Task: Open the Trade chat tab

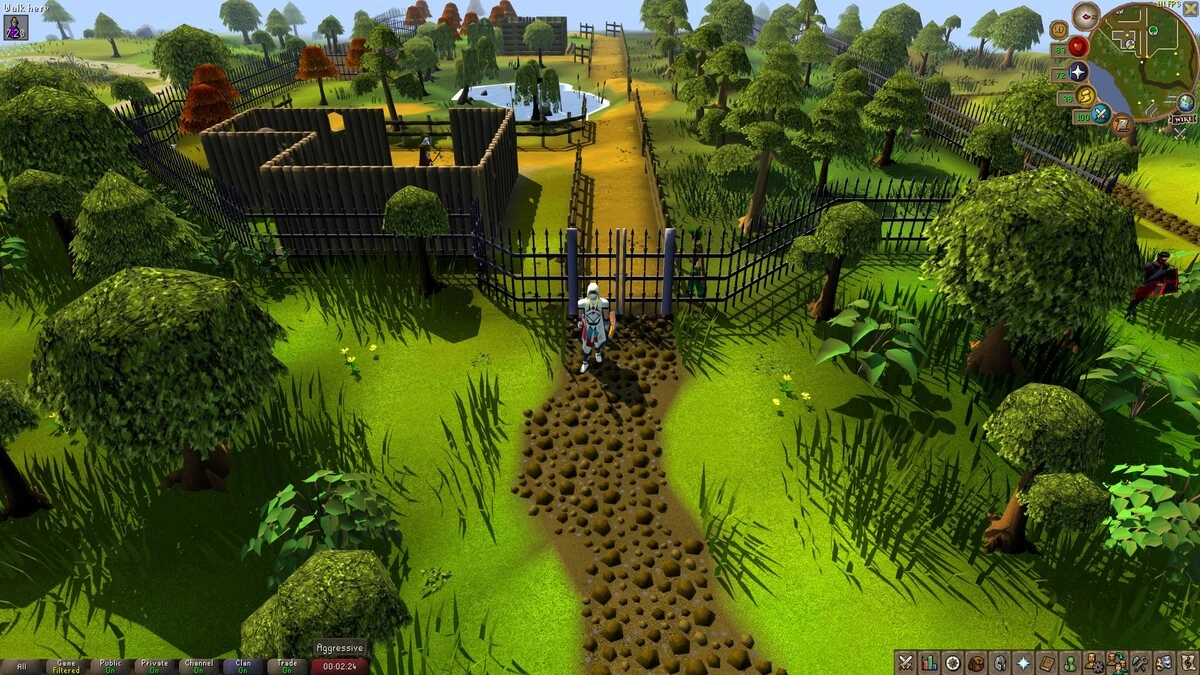Action: [288, 666]
